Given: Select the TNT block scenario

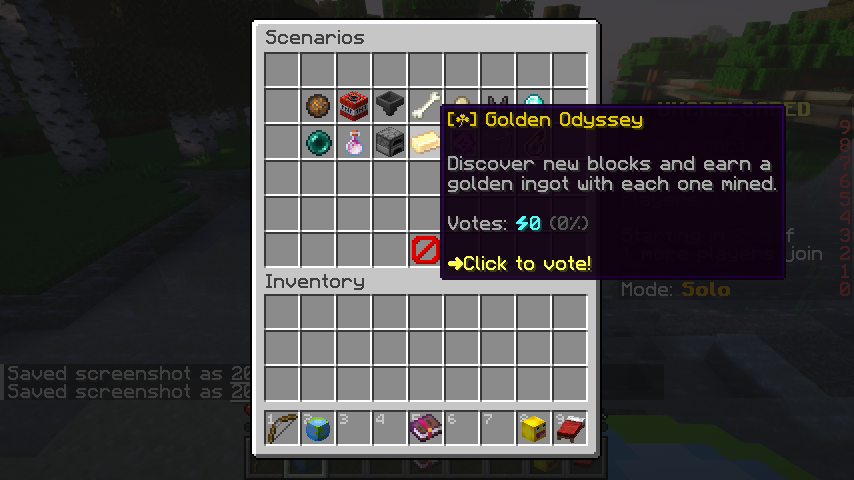Looking at the screenshot, I should [x=354, y=106].
